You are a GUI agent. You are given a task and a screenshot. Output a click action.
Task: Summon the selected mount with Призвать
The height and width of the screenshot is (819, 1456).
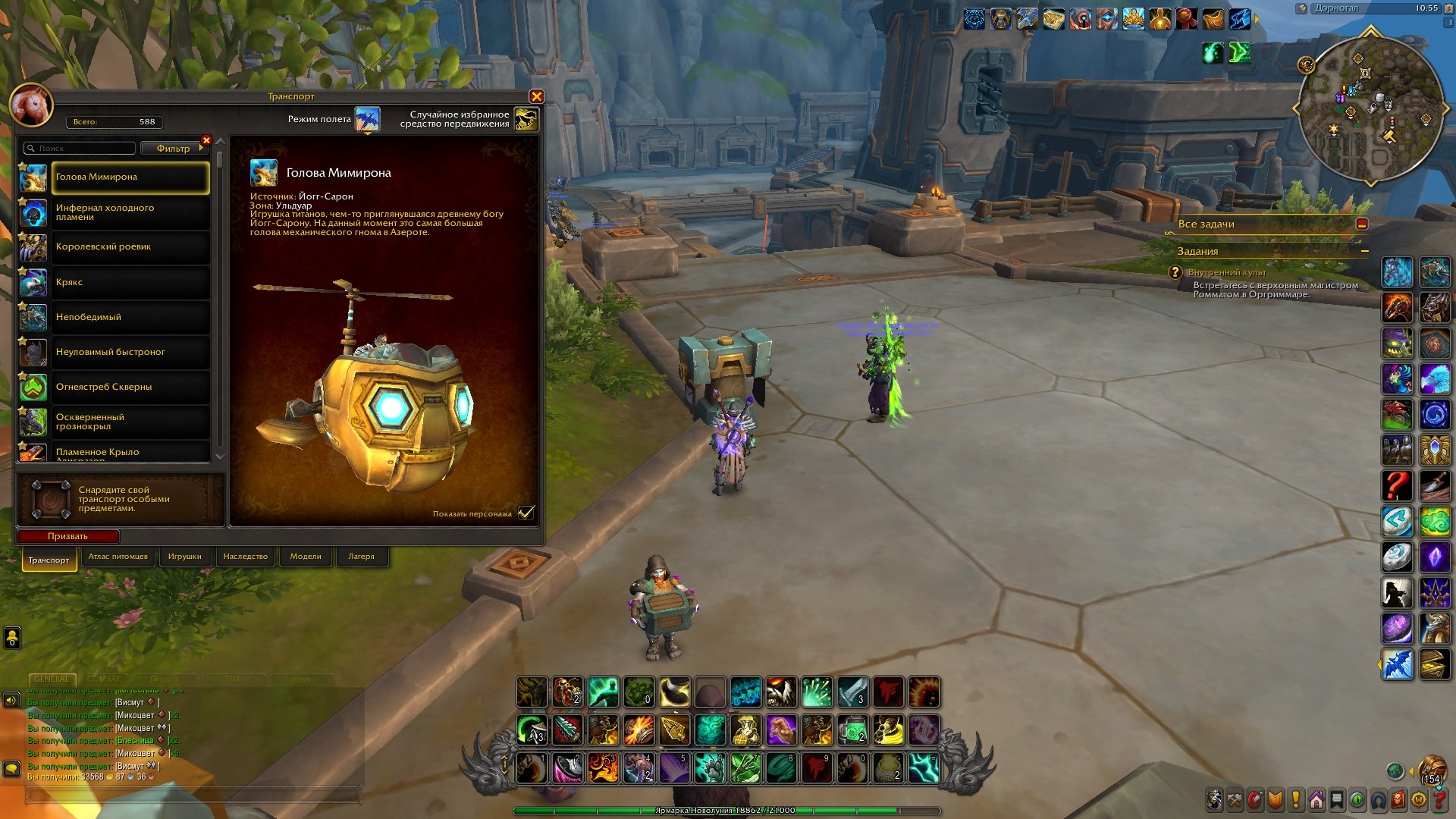click(67, 536)
